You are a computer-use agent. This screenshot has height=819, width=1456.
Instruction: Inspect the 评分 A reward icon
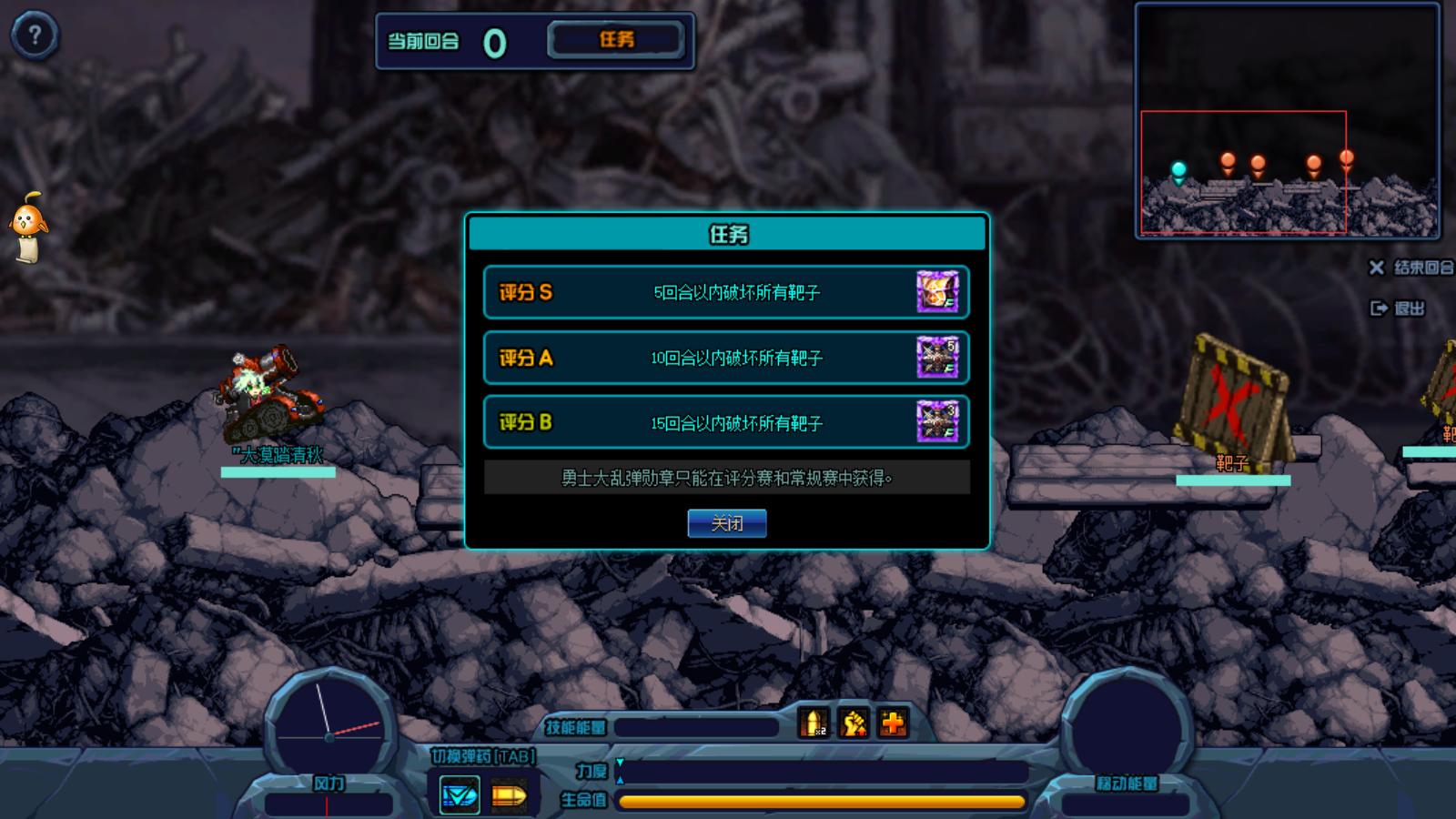tap(937, 358)
